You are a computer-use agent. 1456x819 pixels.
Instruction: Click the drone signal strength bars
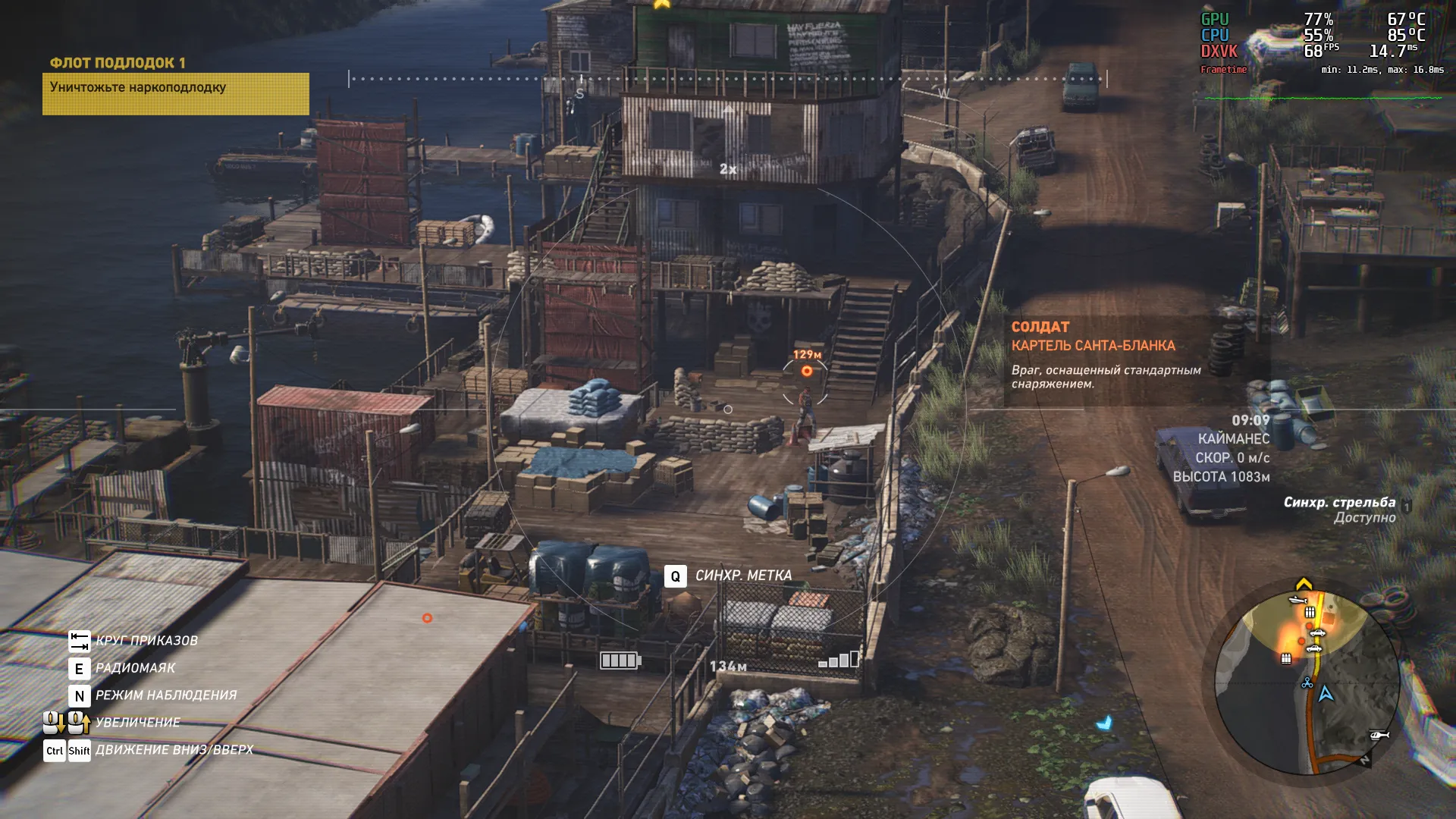tap(839, 660)
